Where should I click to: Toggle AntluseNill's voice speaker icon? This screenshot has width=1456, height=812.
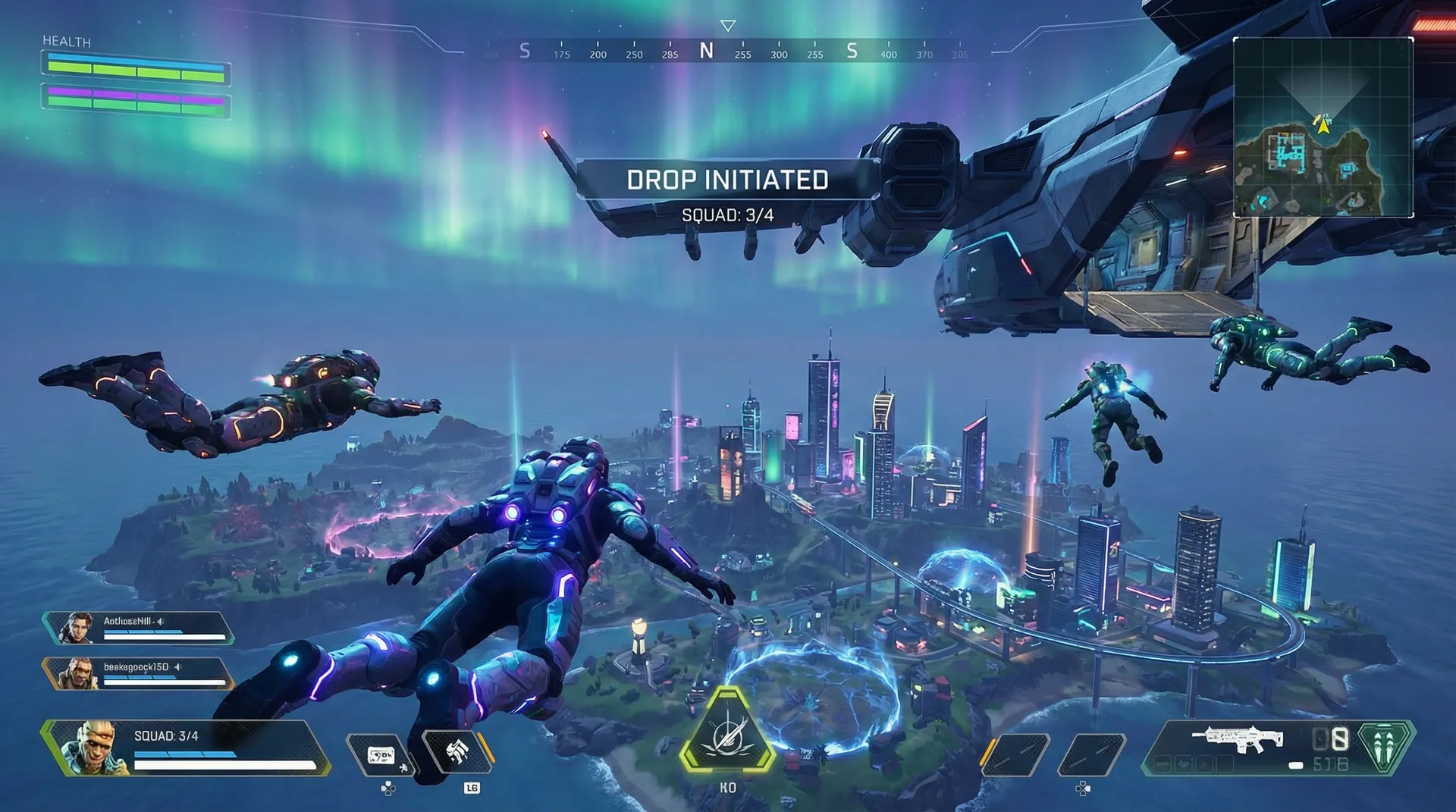pos(160,621)
